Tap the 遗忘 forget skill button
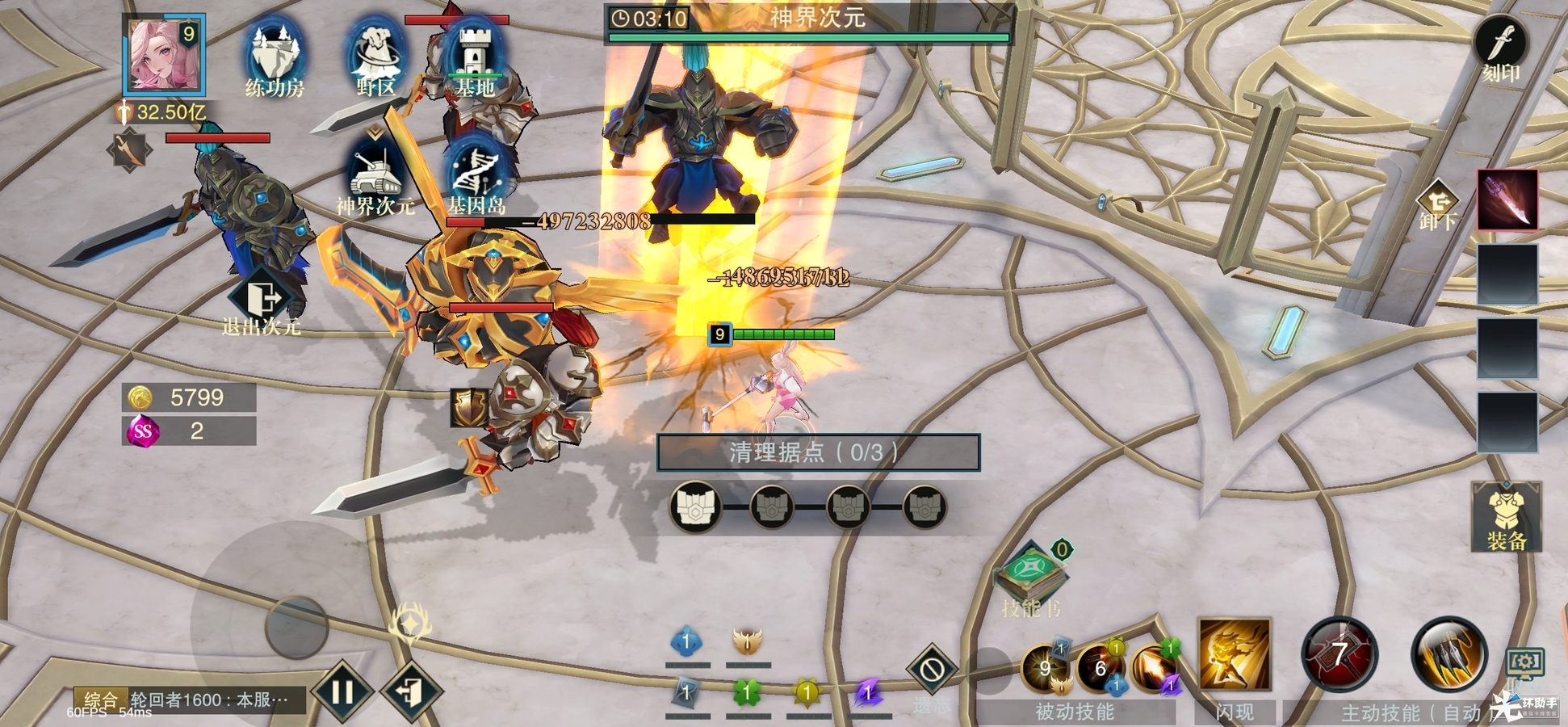The image size is (1568, 727). pos(932,672)
